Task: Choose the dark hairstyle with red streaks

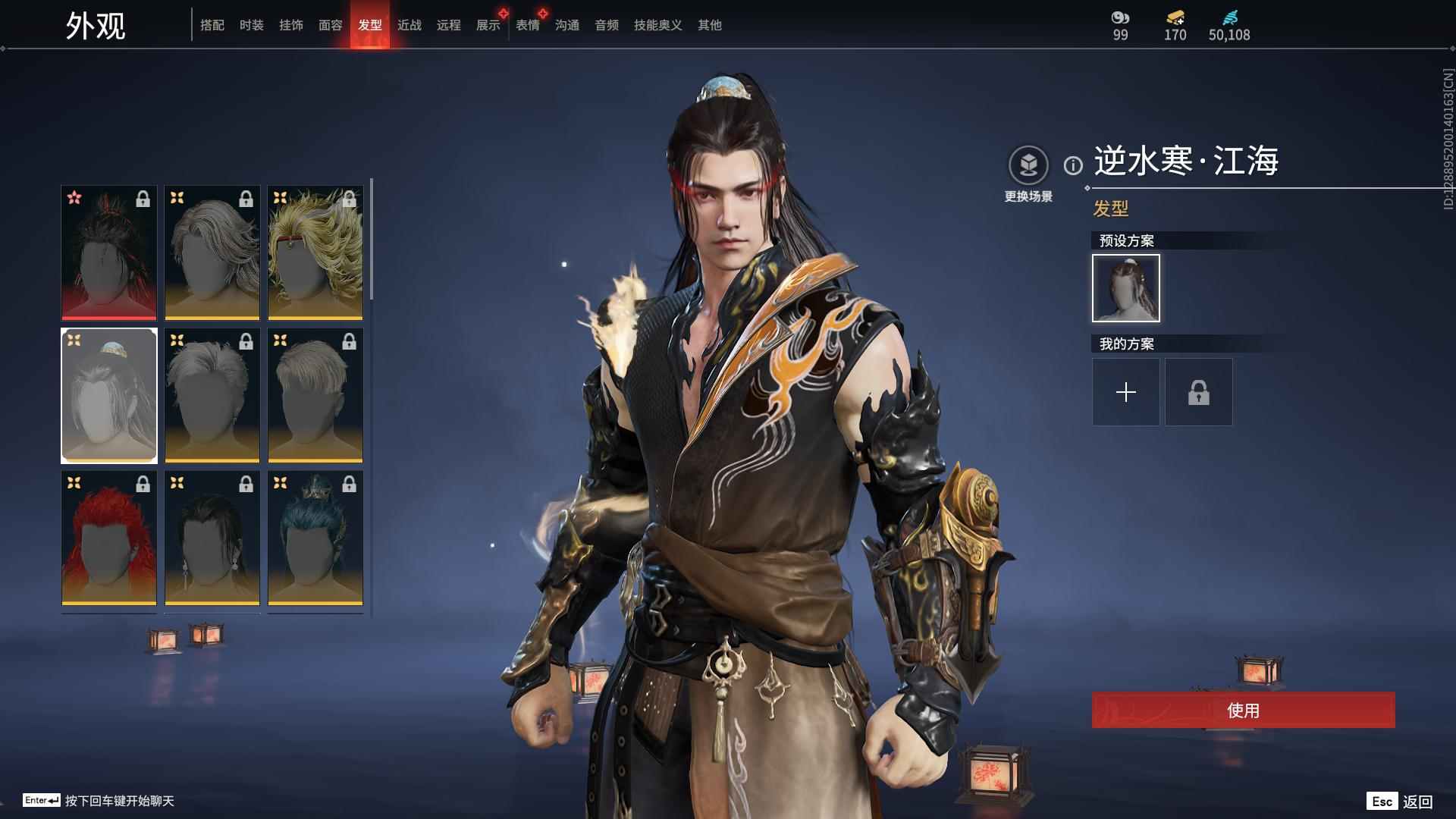Action: [x=109, y=253]
